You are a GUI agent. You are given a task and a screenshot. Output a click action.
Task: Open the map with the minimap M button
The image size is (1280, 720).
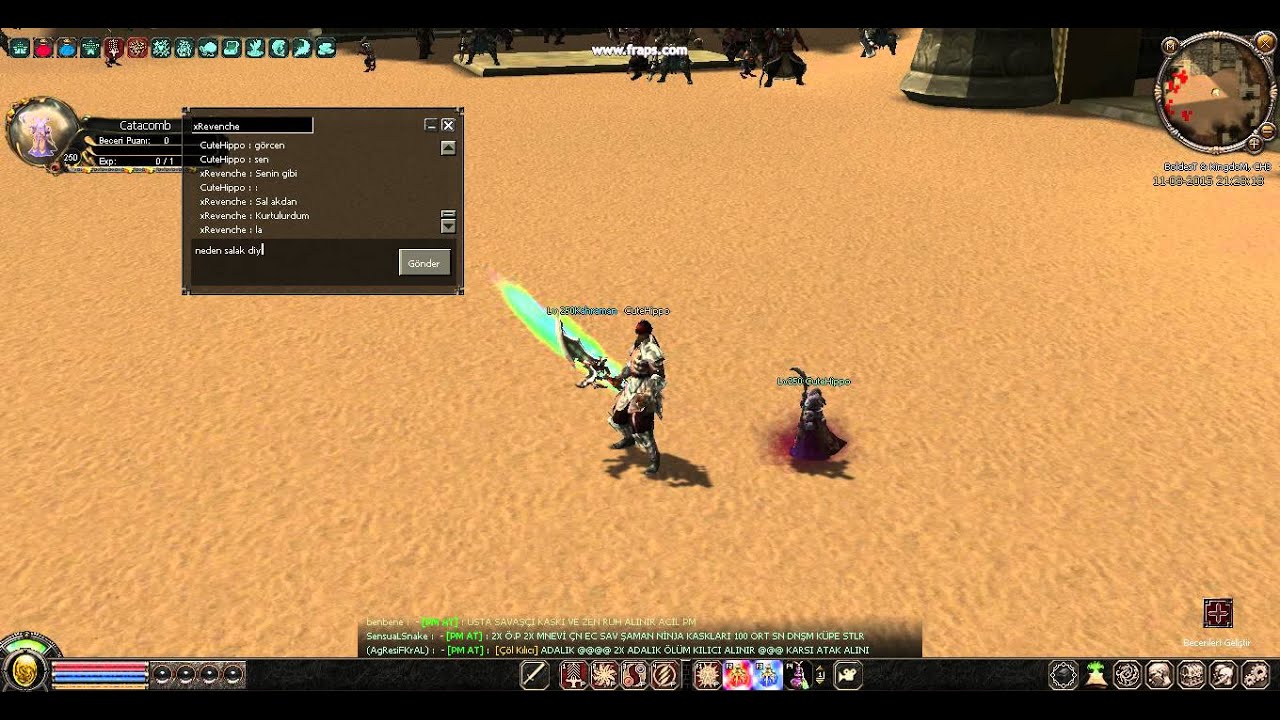tap(1170, 45)
